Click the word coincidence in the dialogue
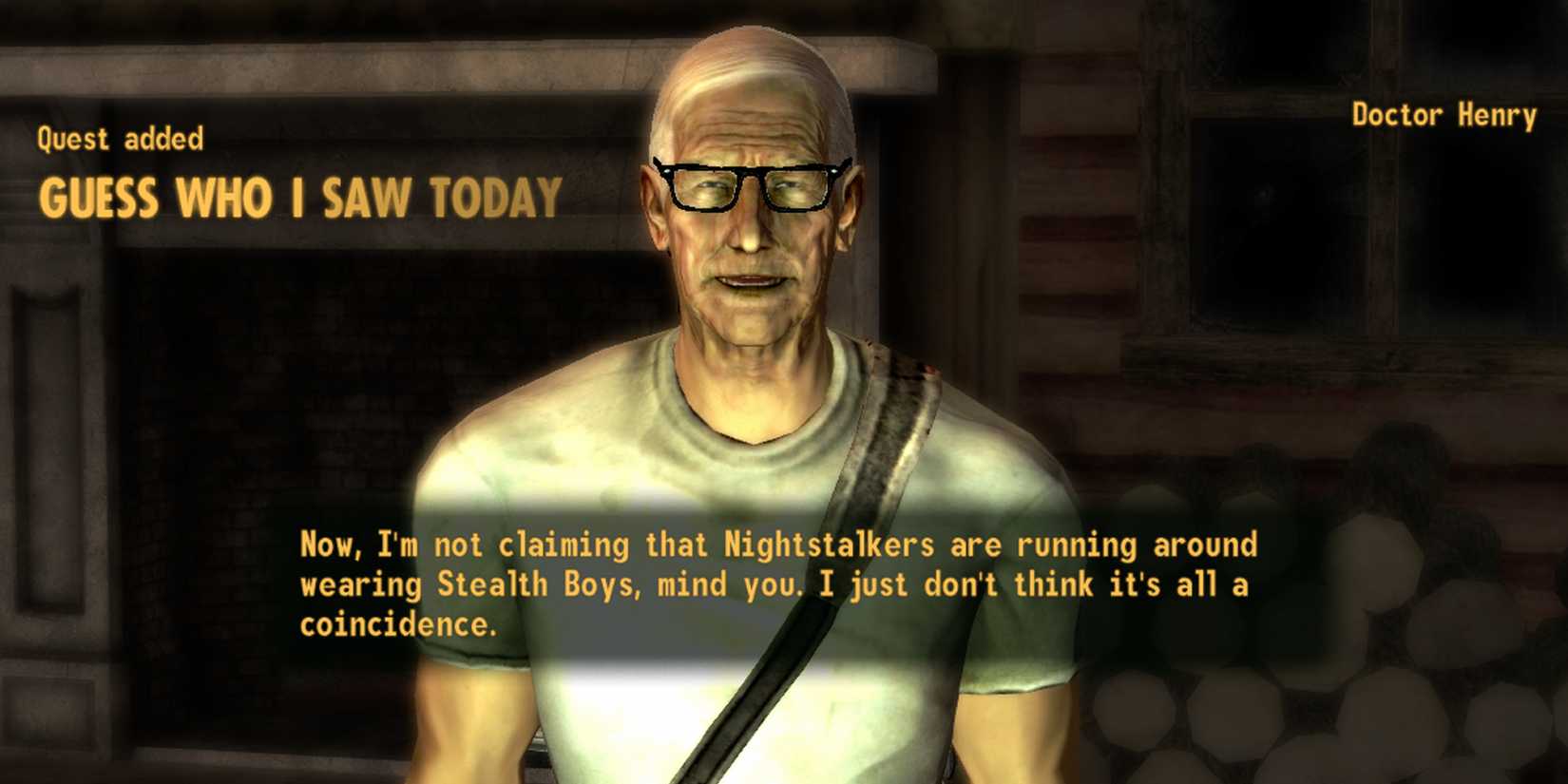The width and height of the screenshot is (1568, 784). click(396, 624)
